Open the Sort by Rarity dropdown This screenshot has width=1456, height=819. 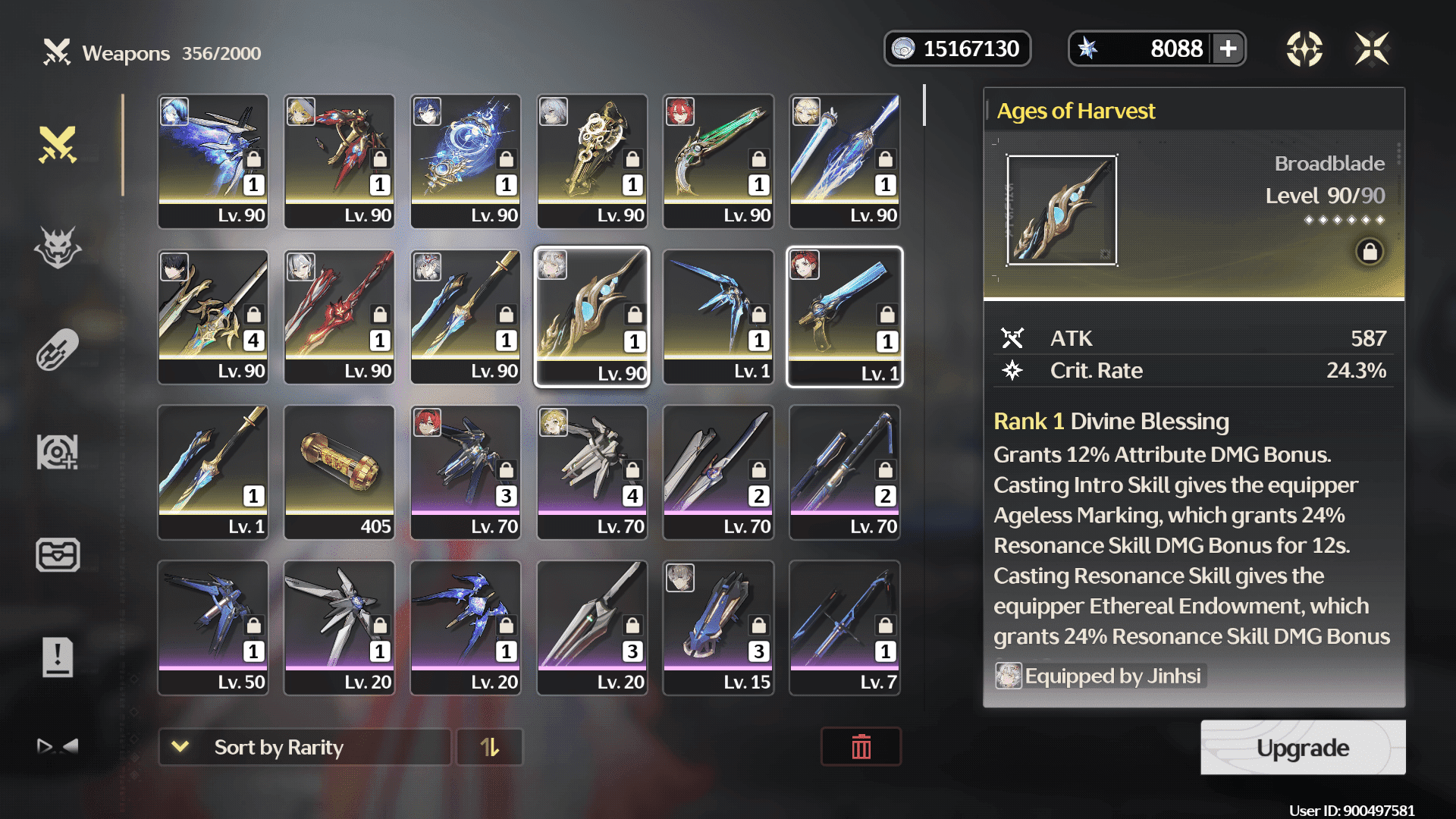[304, 748]
